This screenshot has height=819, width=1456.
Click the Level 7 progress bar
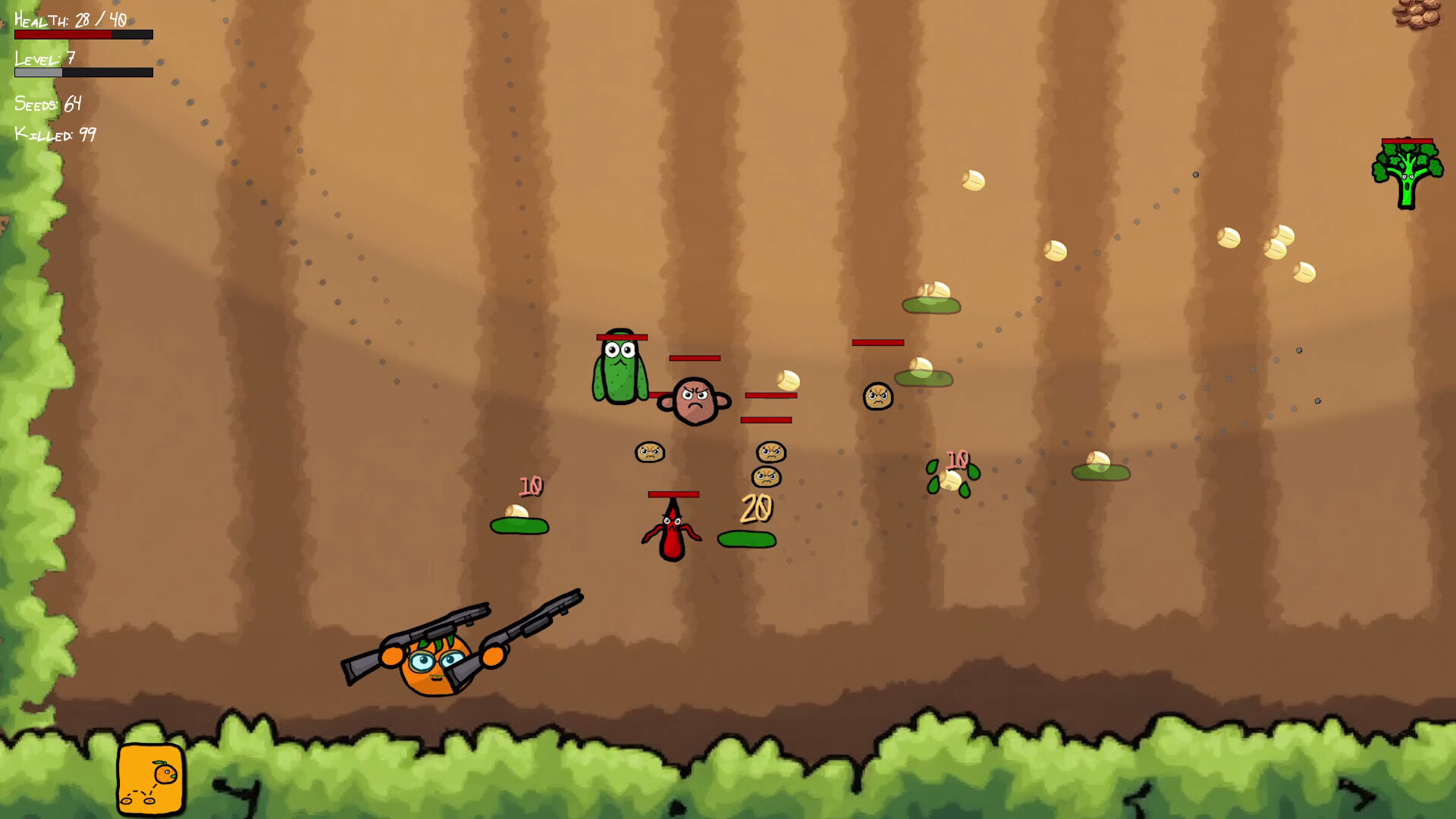pos(83,72)
